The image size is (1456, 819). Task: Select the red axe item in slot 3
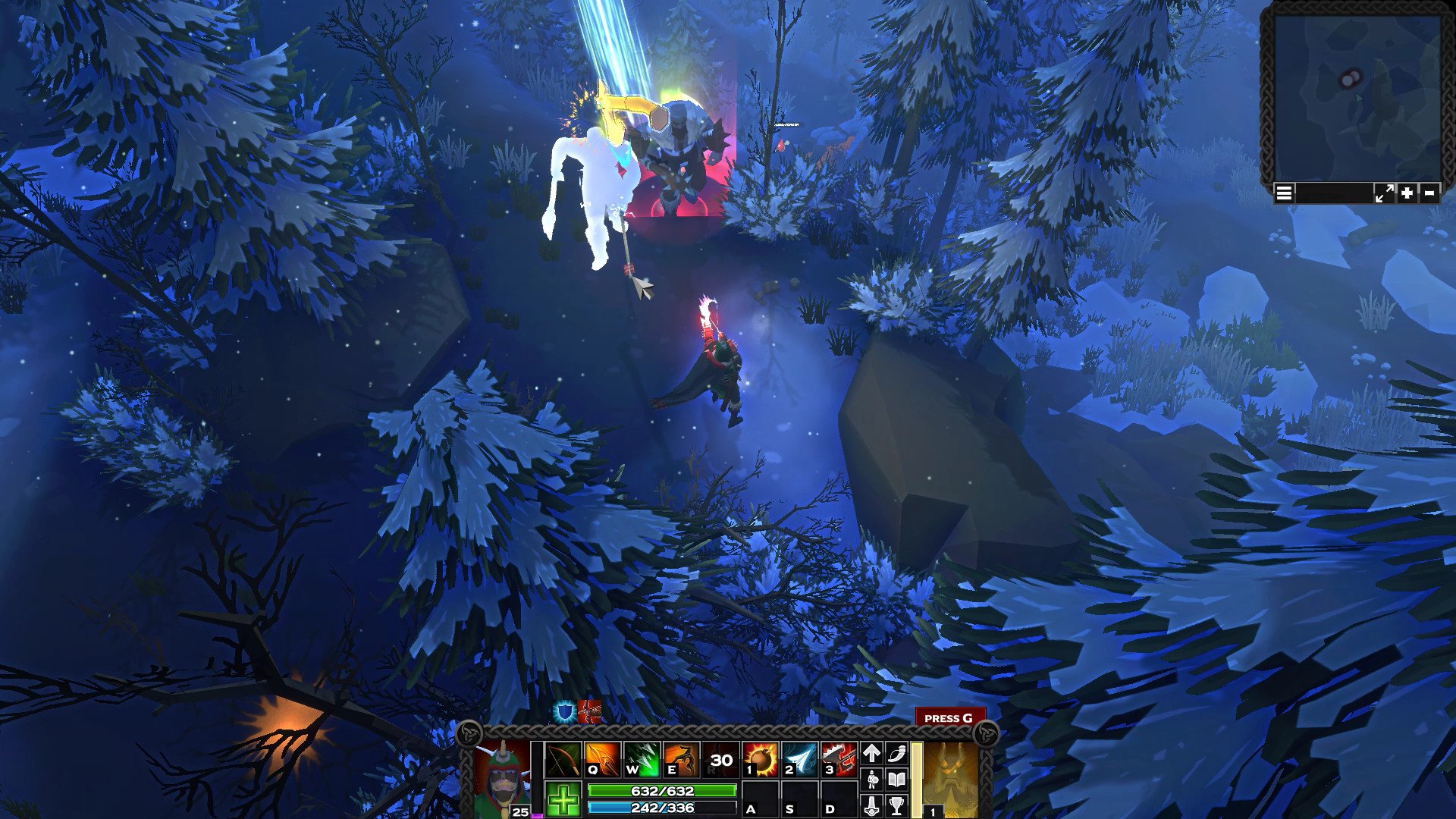pyautogui.click(x=839, y=759)
